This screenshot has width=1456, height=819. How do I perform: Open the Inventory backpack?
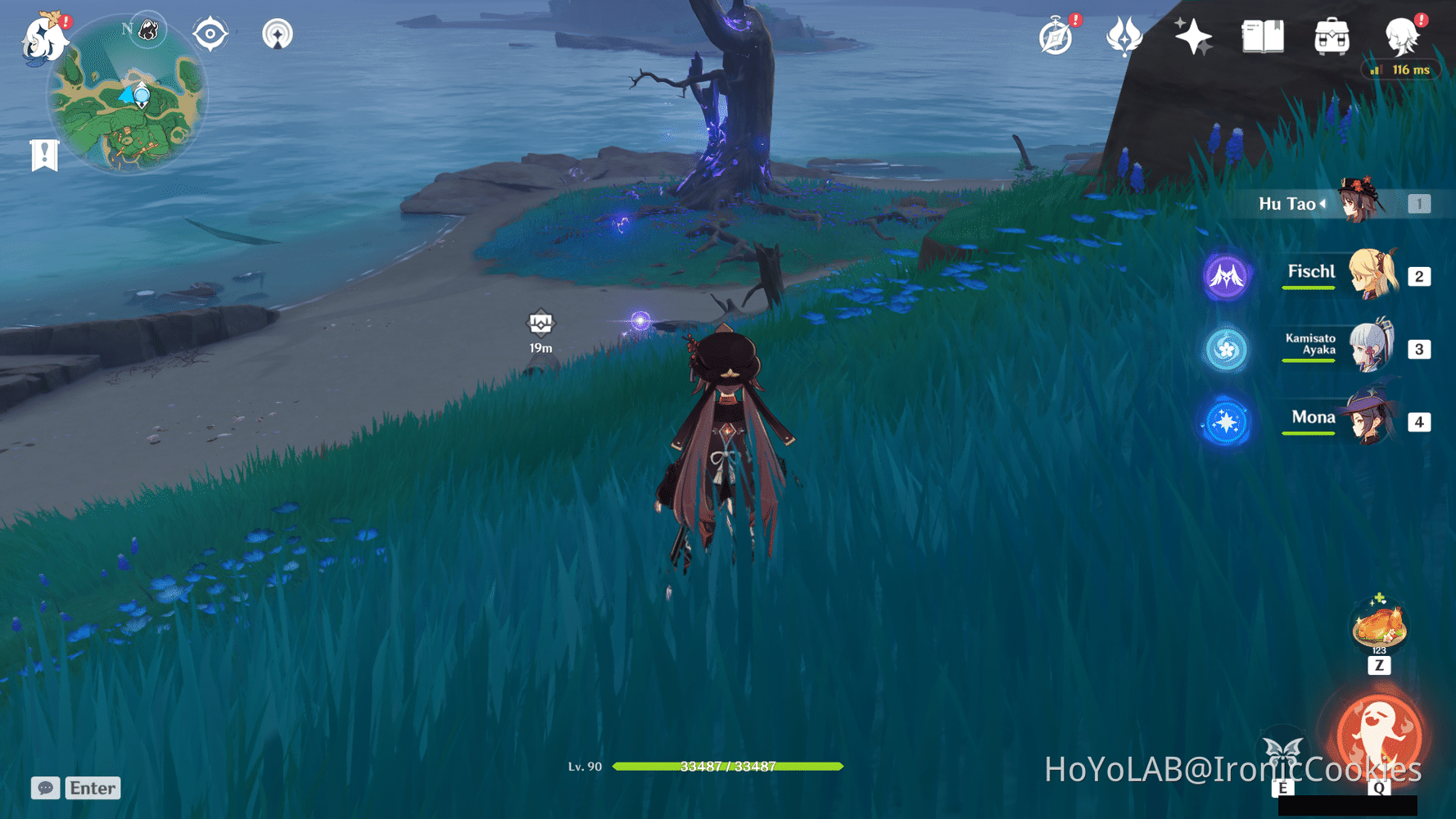click(1331, 36)
